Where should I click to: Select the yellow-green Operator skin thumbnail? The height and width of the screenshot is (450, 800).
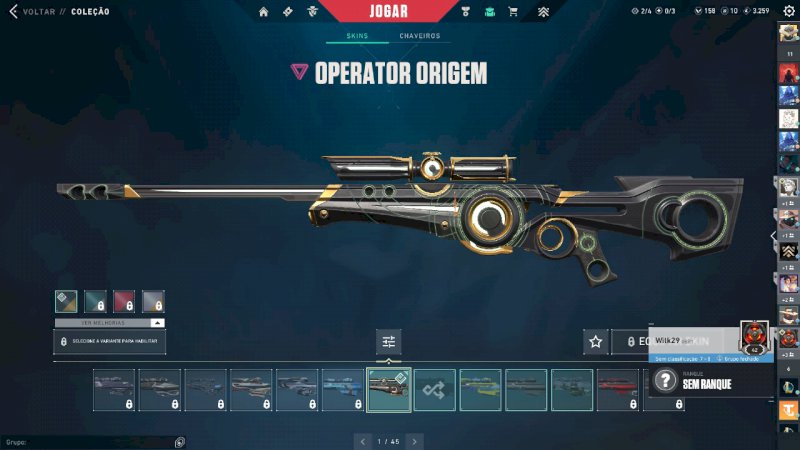pyautogui.click(x=480, y=390)
